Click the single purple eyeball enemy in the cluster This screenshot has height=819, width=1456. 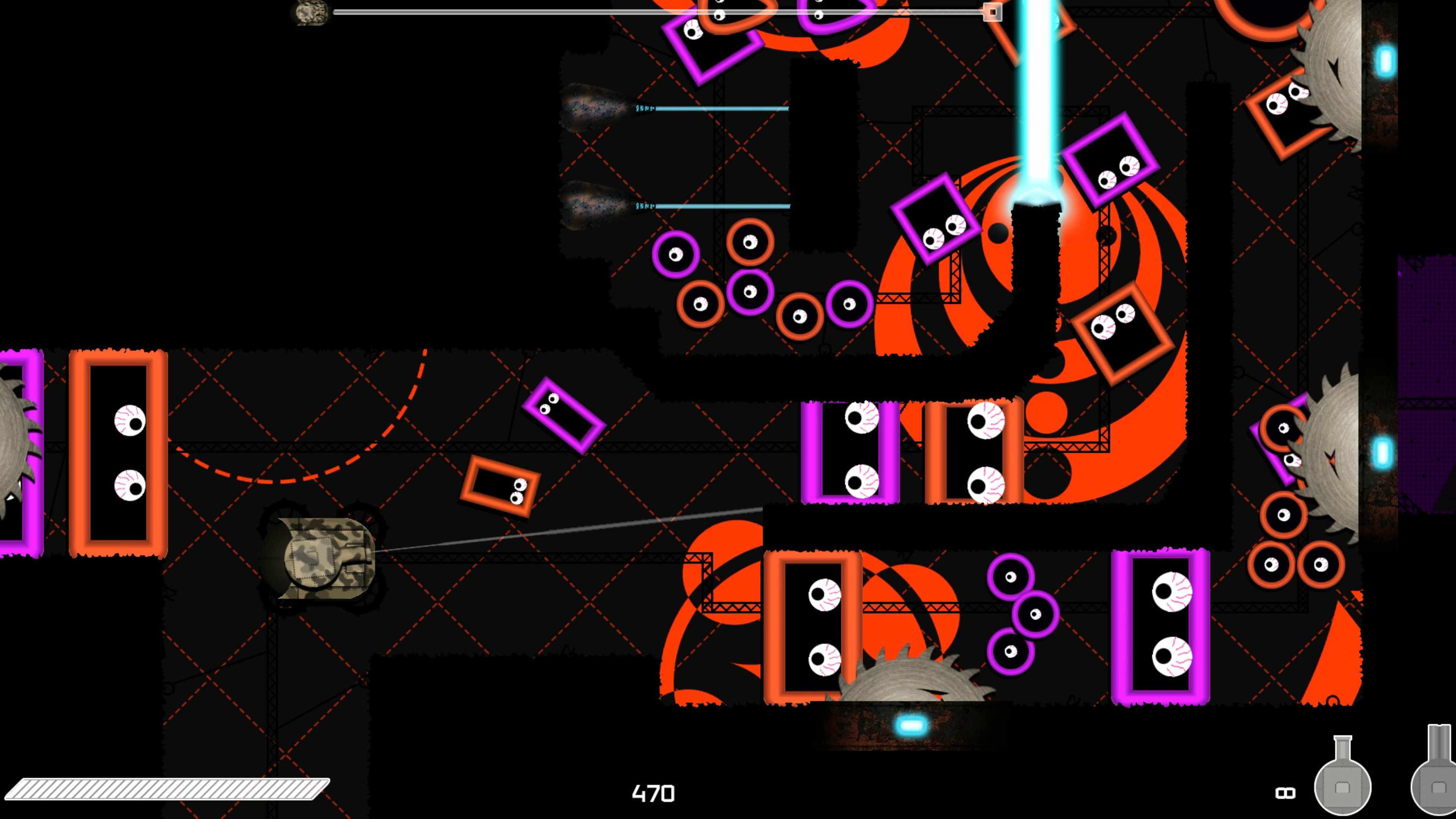tap(675, 254)
